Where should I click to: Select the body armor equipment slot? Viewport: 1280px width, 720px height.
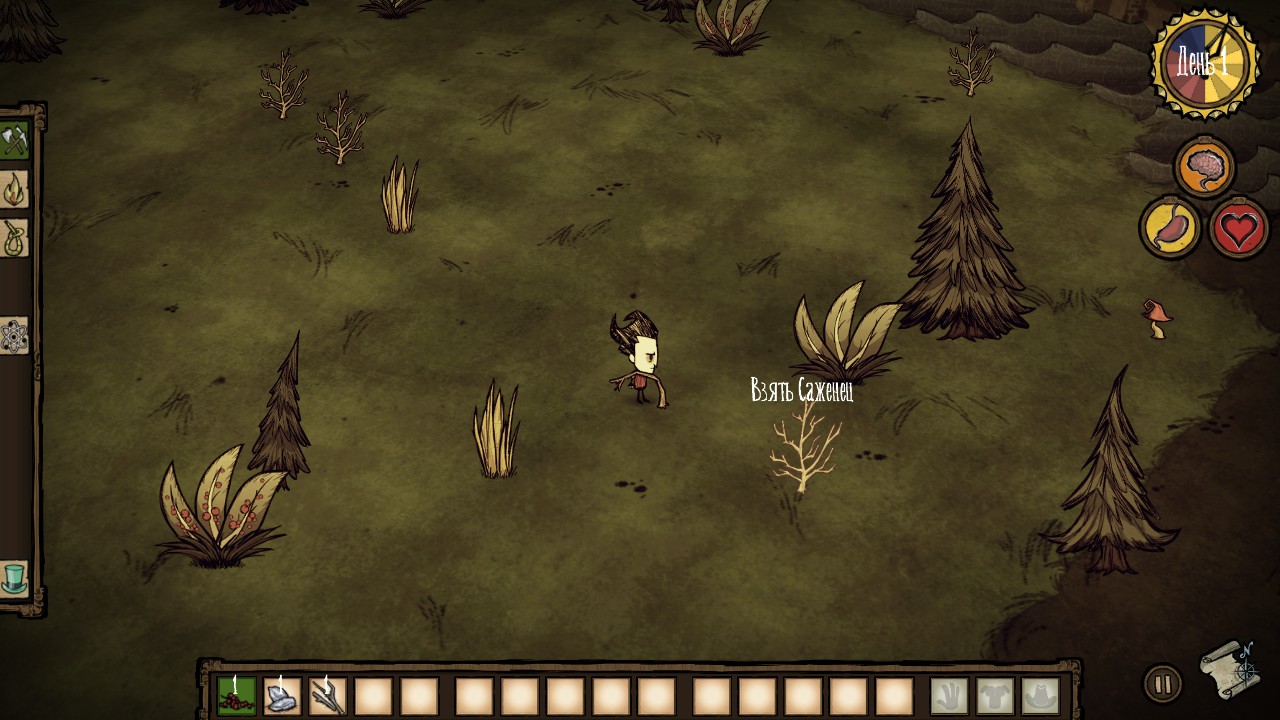[995, 696]
